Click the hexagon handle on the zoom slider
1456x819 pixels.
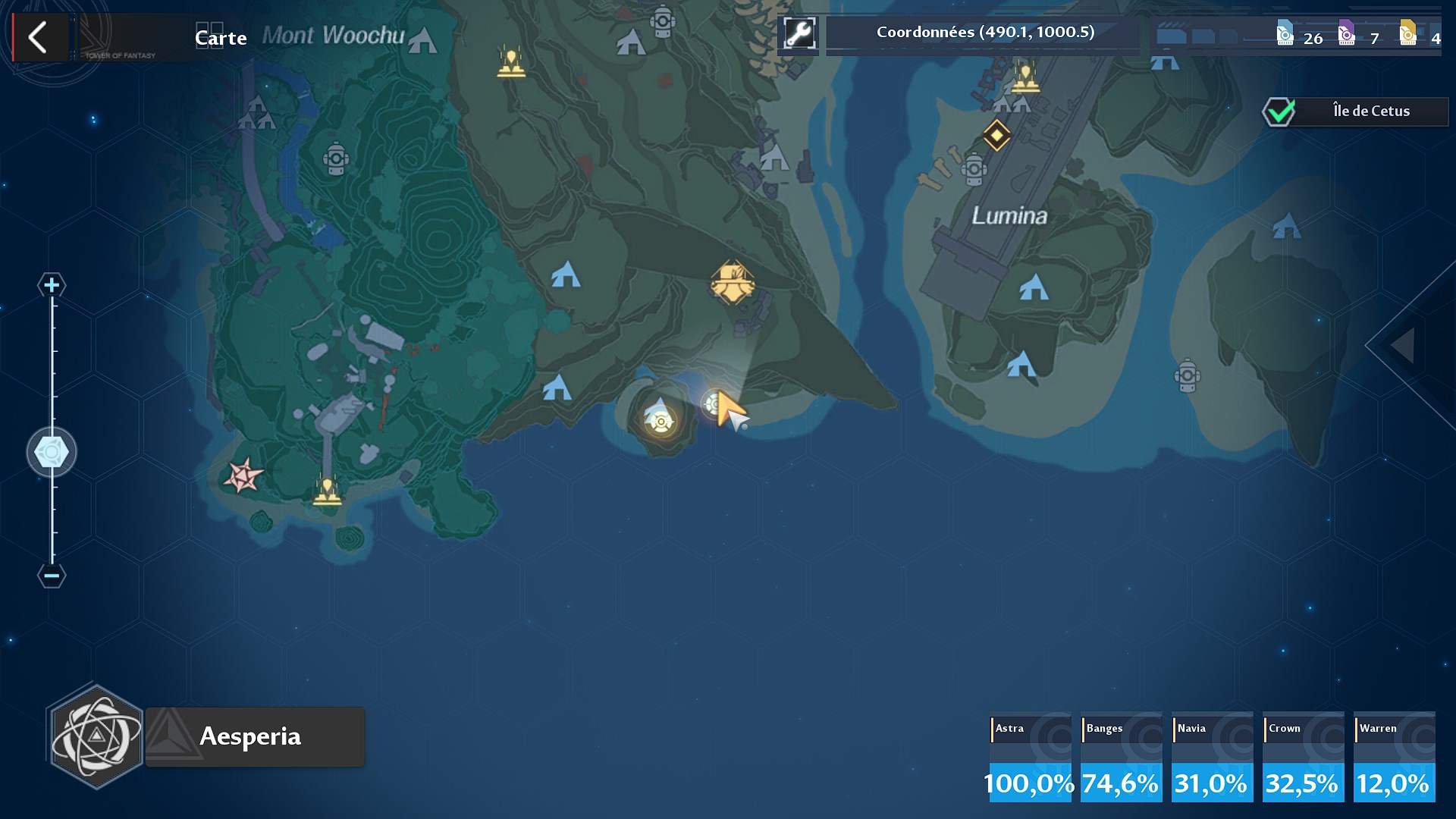(x=51, y=450)
